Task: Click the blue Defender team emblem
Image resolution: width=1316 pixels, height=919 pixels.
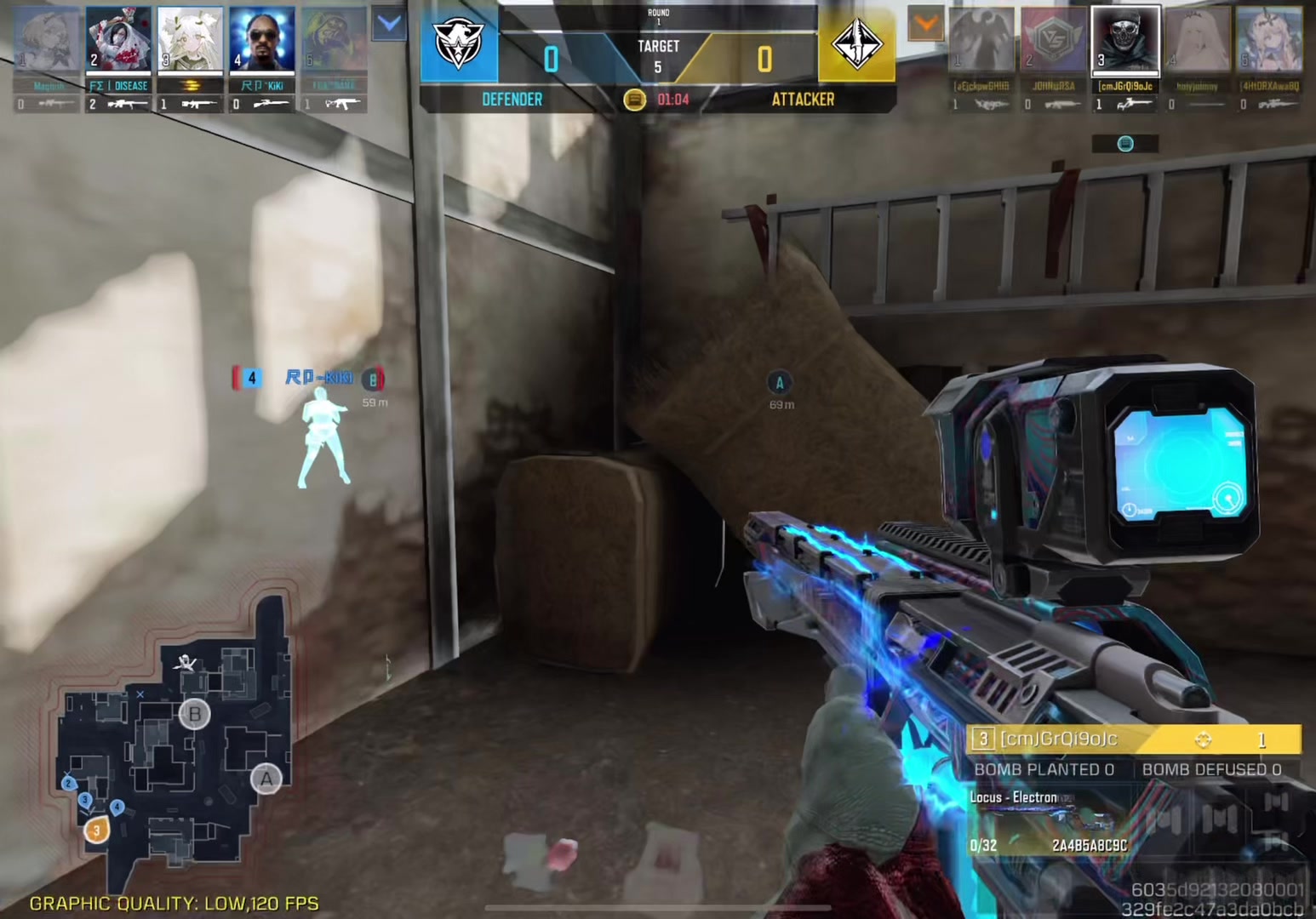Action: coord(459,44)
